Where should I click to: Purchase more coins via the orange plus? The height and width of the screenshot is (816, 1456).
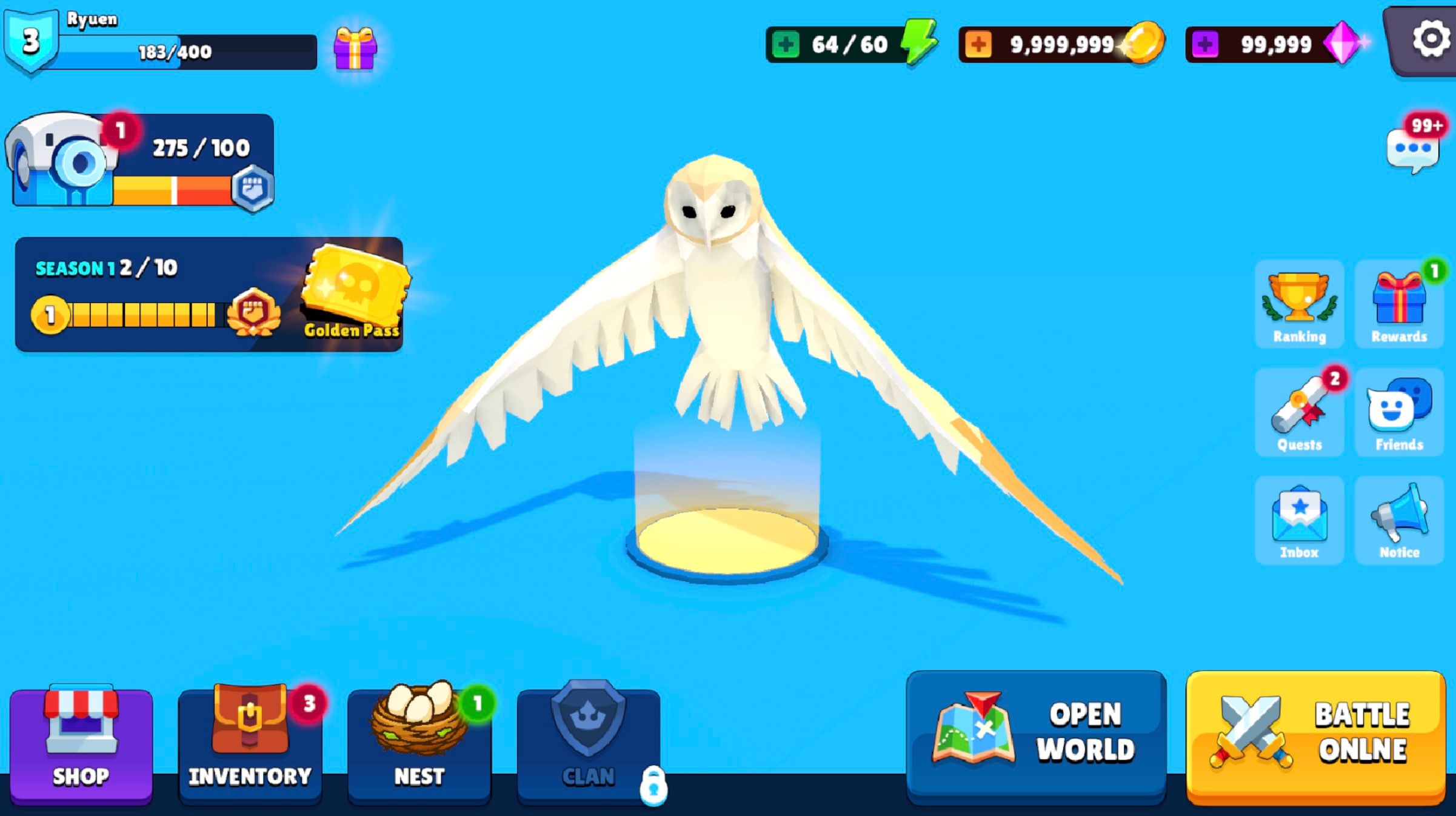pos(980,42)
